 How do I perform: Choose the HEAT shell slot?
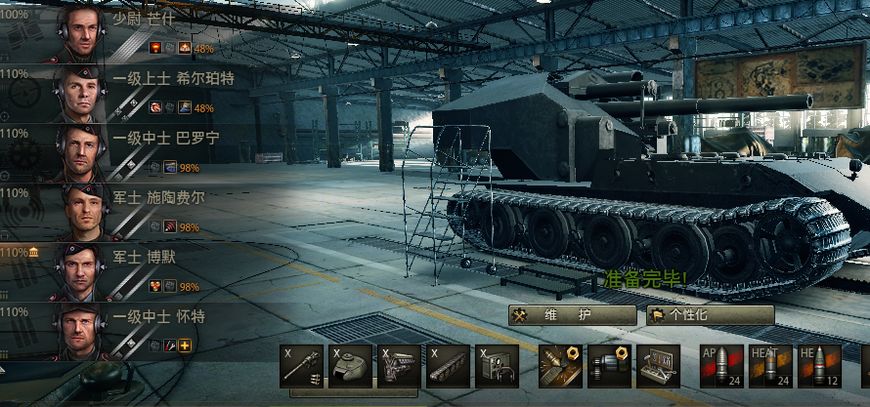pos(770,366)
